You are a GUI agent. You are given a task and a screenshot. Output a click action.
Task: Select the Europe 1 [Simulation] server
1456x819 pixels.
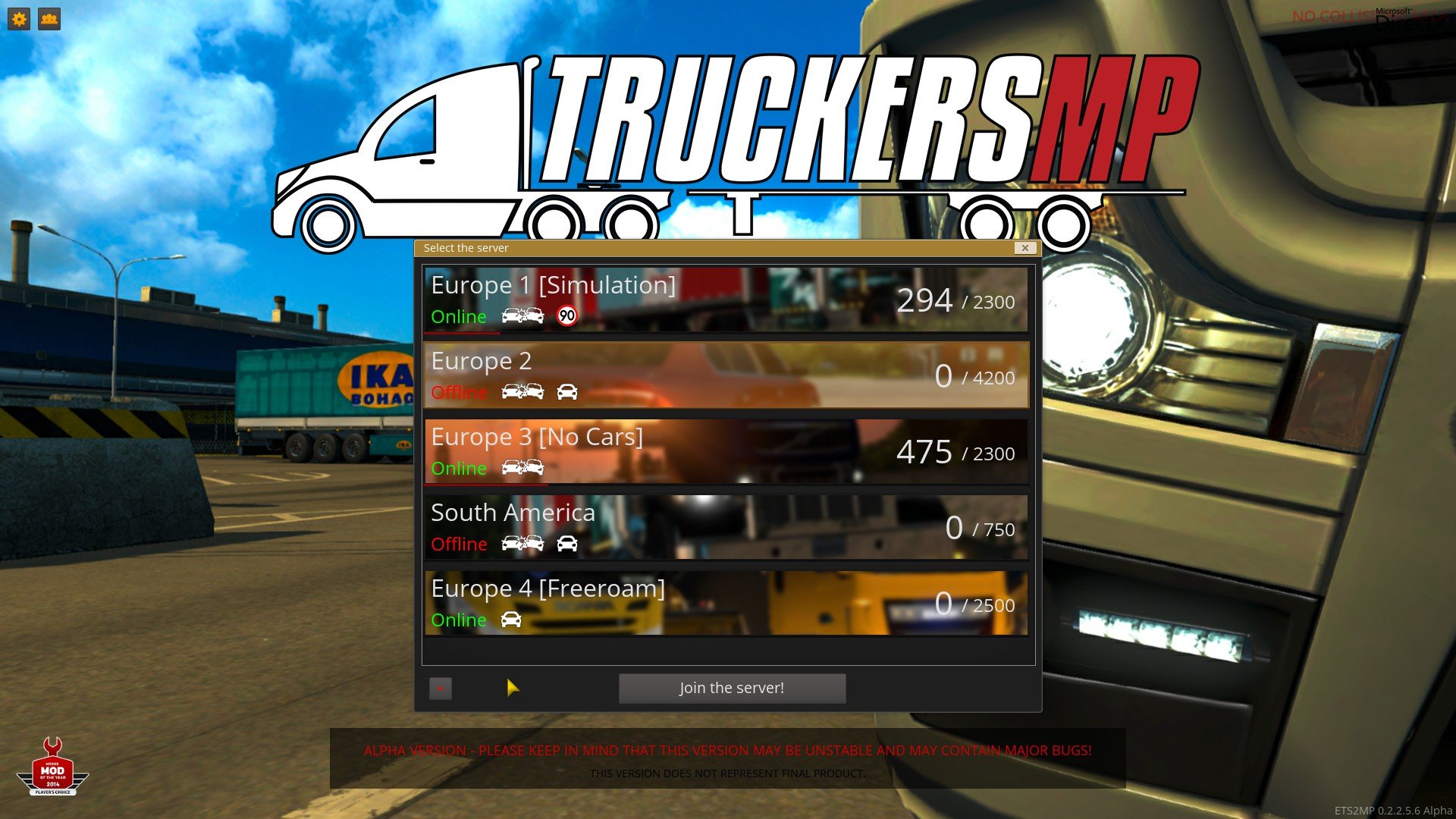[726, 300]
